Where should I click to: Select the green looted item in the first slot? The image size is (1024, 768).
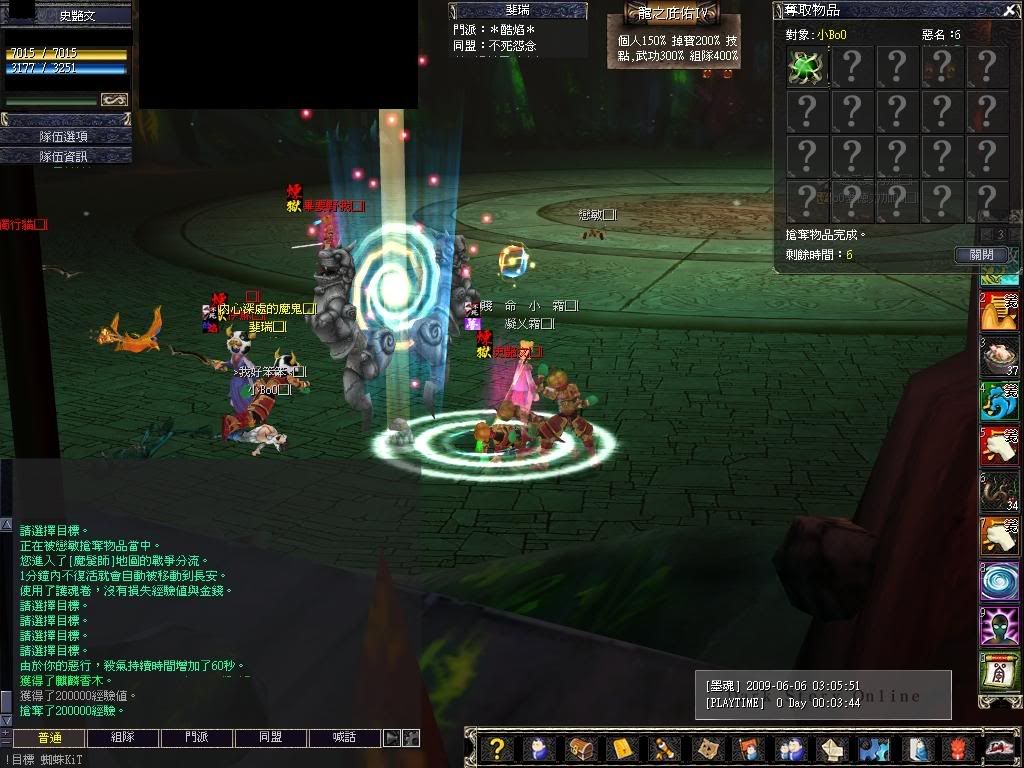point(807,67)
